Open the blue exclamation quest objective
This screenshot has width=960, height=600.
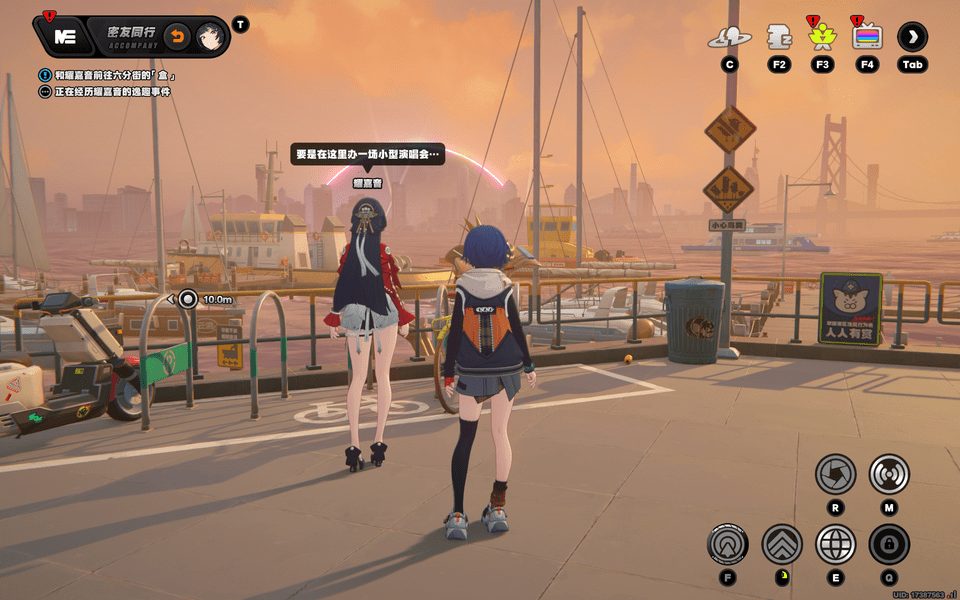[45, 75]
